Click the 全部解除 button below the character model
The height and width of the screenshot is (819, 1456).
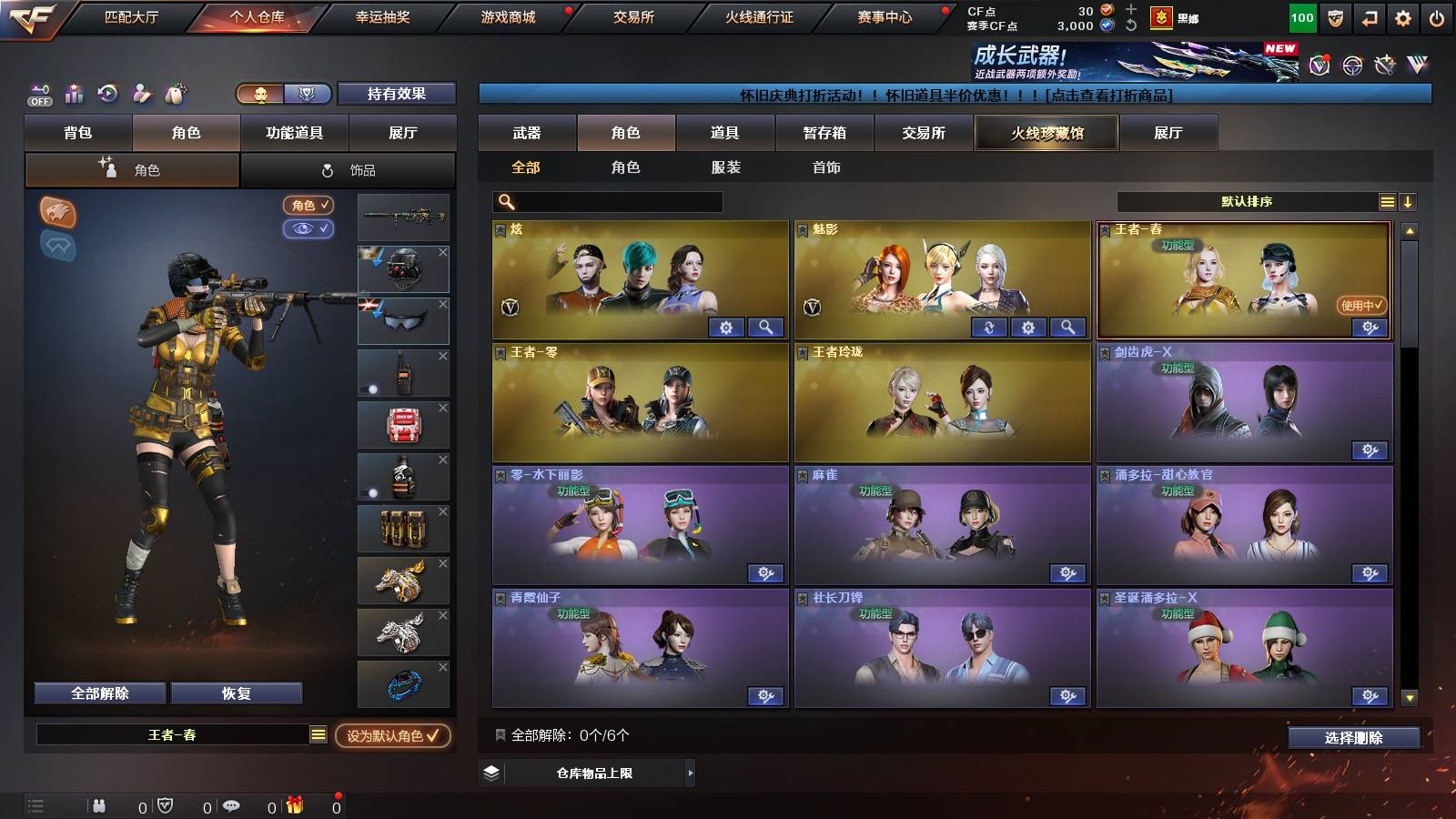(98, 693)
